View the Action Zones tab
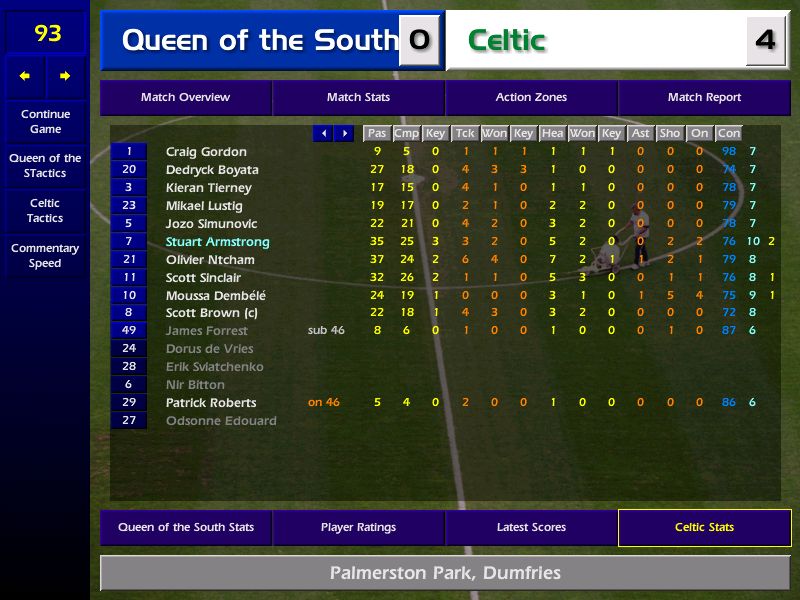The width and height of the screenshot is (800, 600). coord(531,98)
